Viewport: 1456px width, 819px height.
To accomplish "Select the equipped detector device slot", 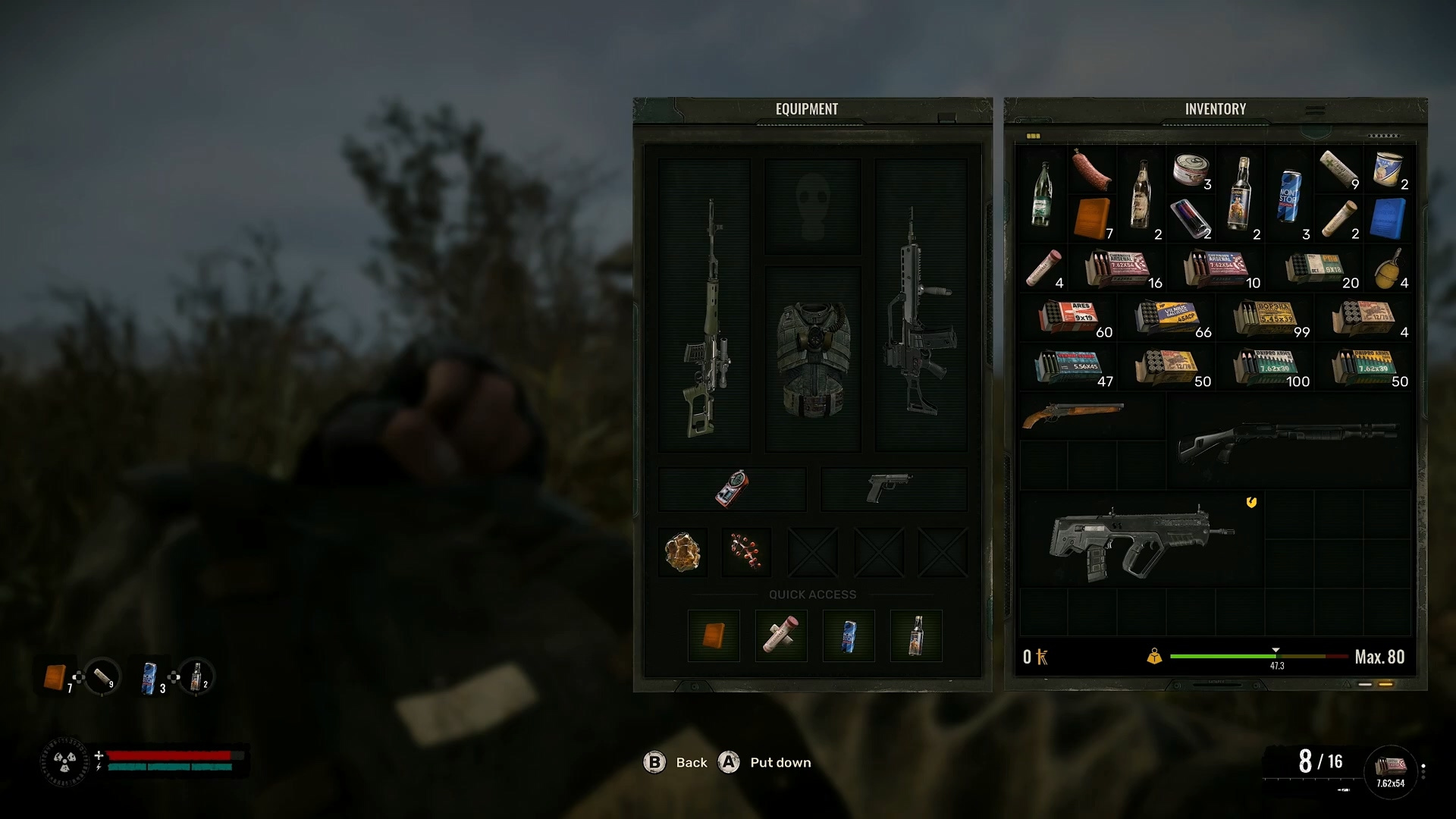I will [x=732, y=488].
